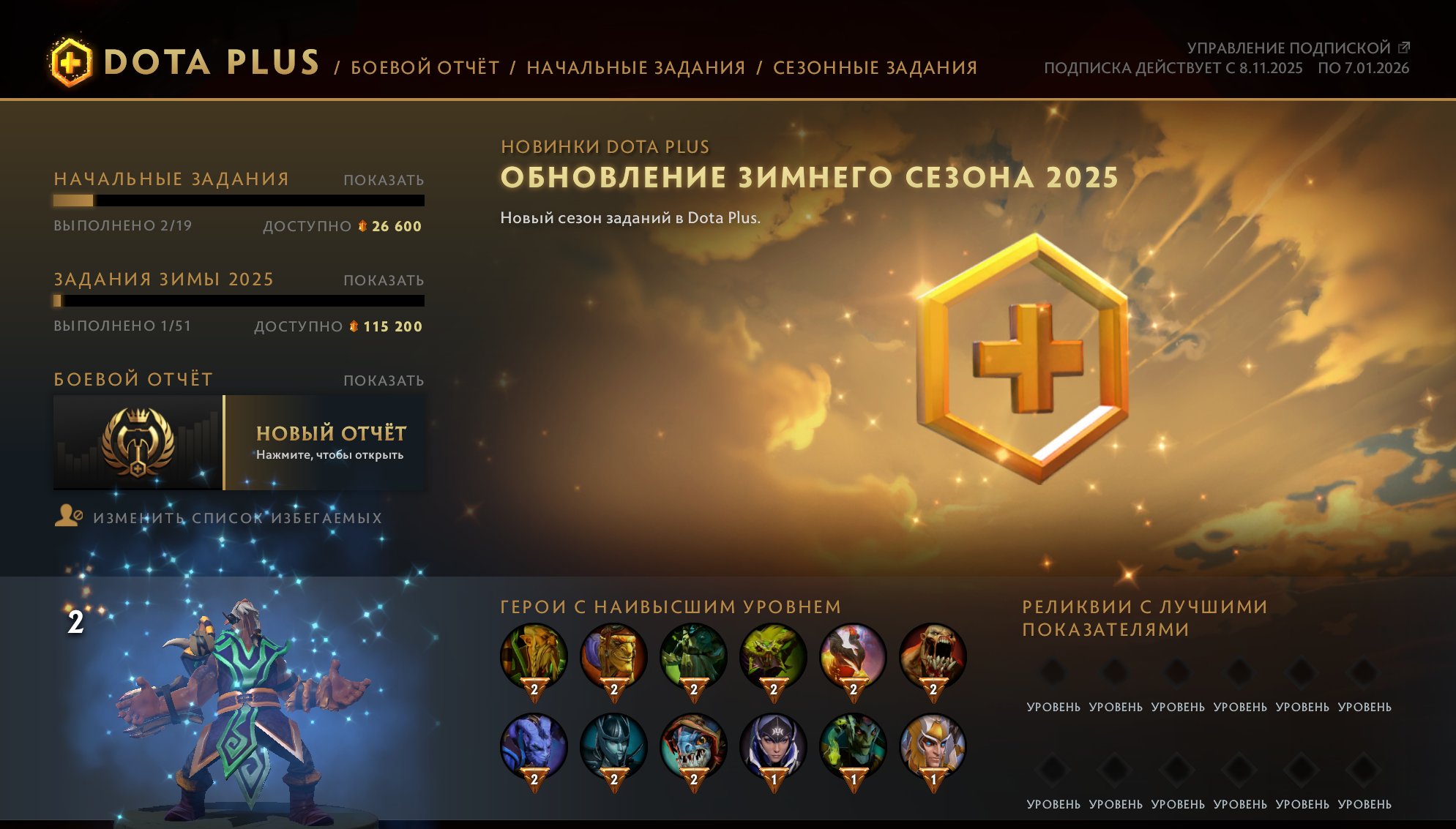Viewport: 1456px width, 829px height.
Task: Switch to the СЕЗОННЫЕ ЗАДАНИЯ tab
Action: point(874,67)
